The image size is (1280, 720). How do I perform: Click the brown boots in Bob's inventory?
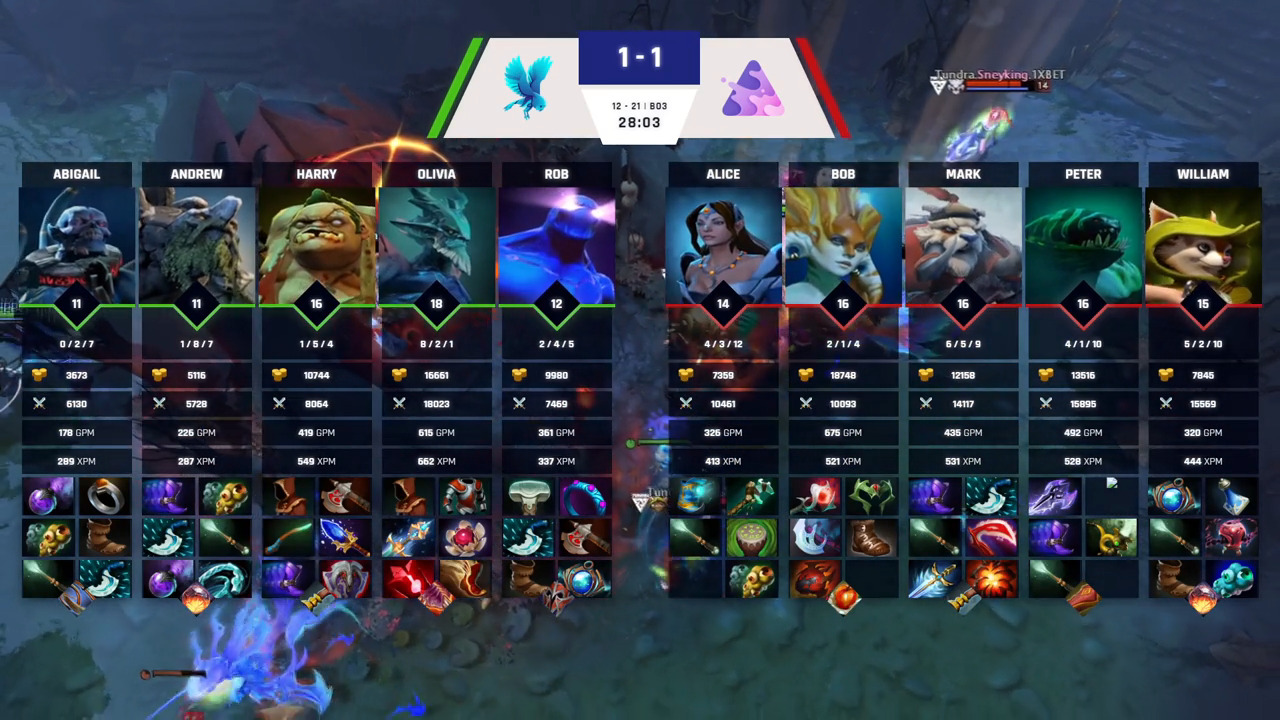[872, 538]
